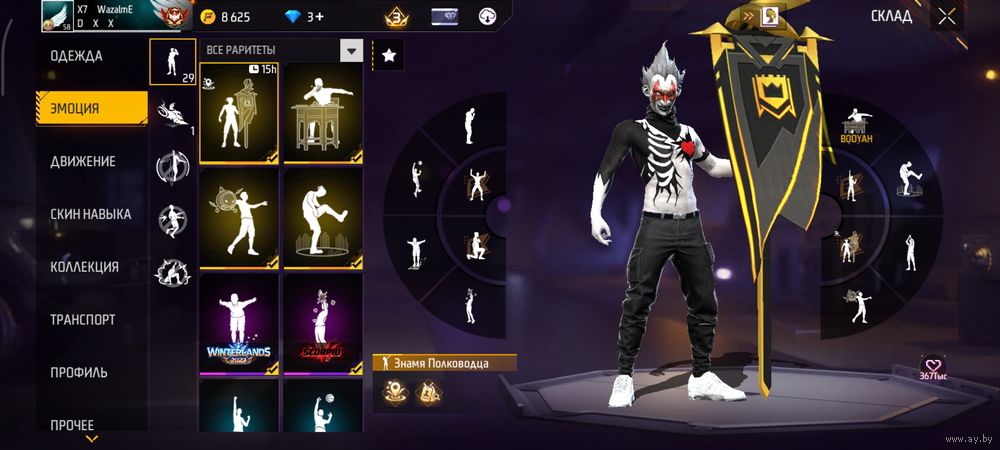Open the Транспорт category
The height and width of the screenshot is (450, 1000).
pyautogui.click(x=83, y=320)
